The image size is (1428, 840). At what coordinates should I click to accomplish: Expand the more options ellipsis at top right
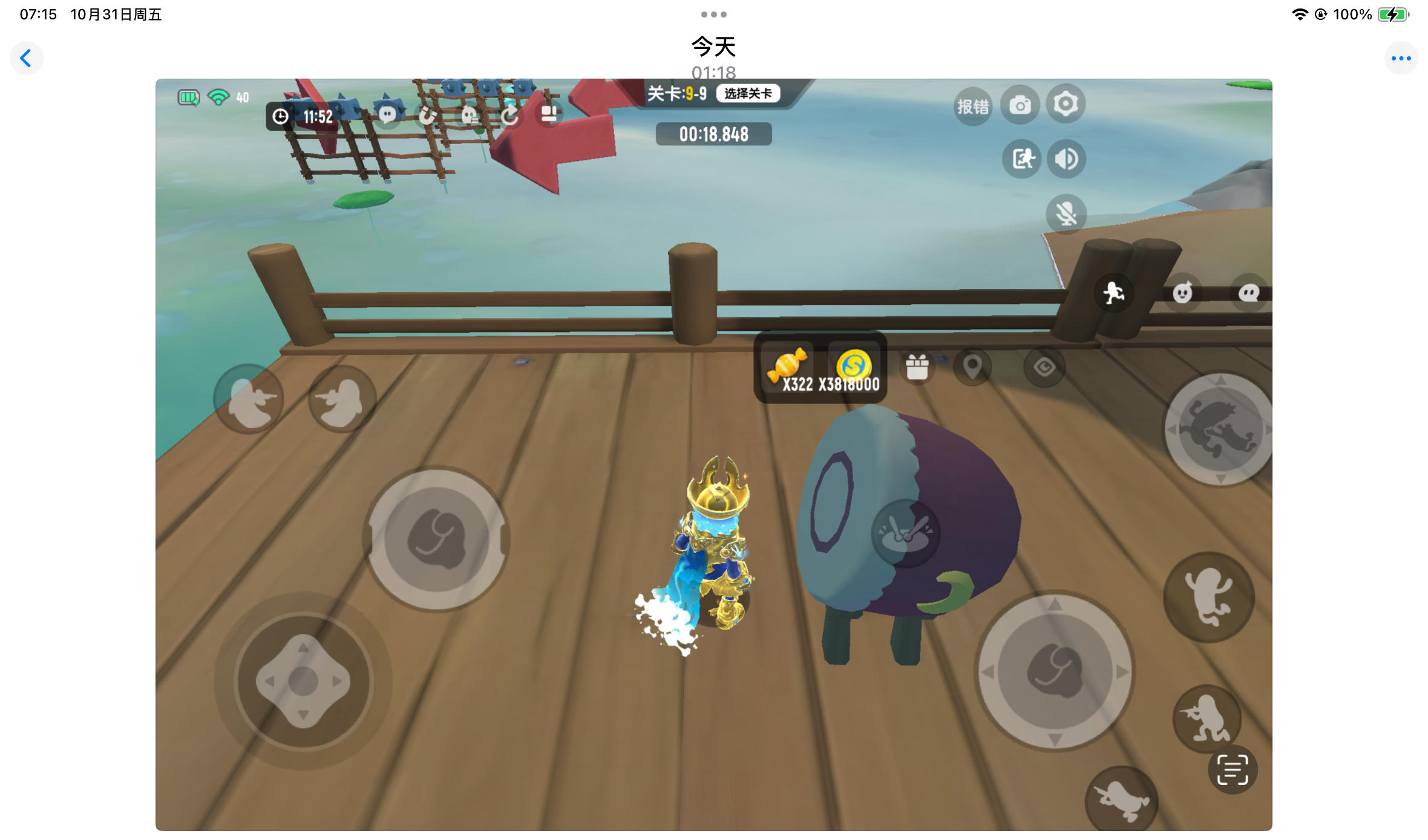(x=1401, y=58)
